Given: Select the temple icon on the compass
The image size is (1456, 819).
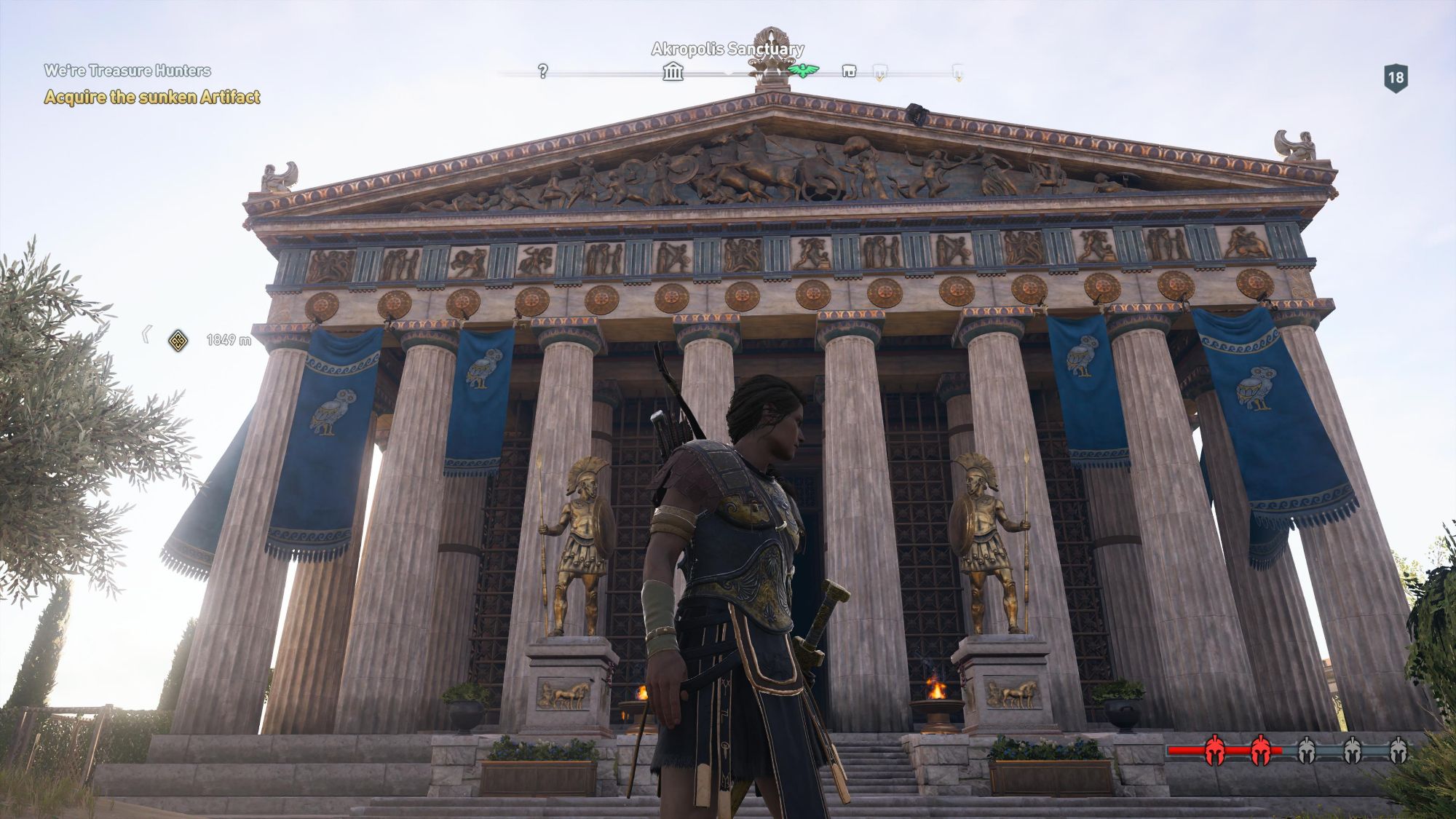Looking at the screenshot, I should (673, 71).
